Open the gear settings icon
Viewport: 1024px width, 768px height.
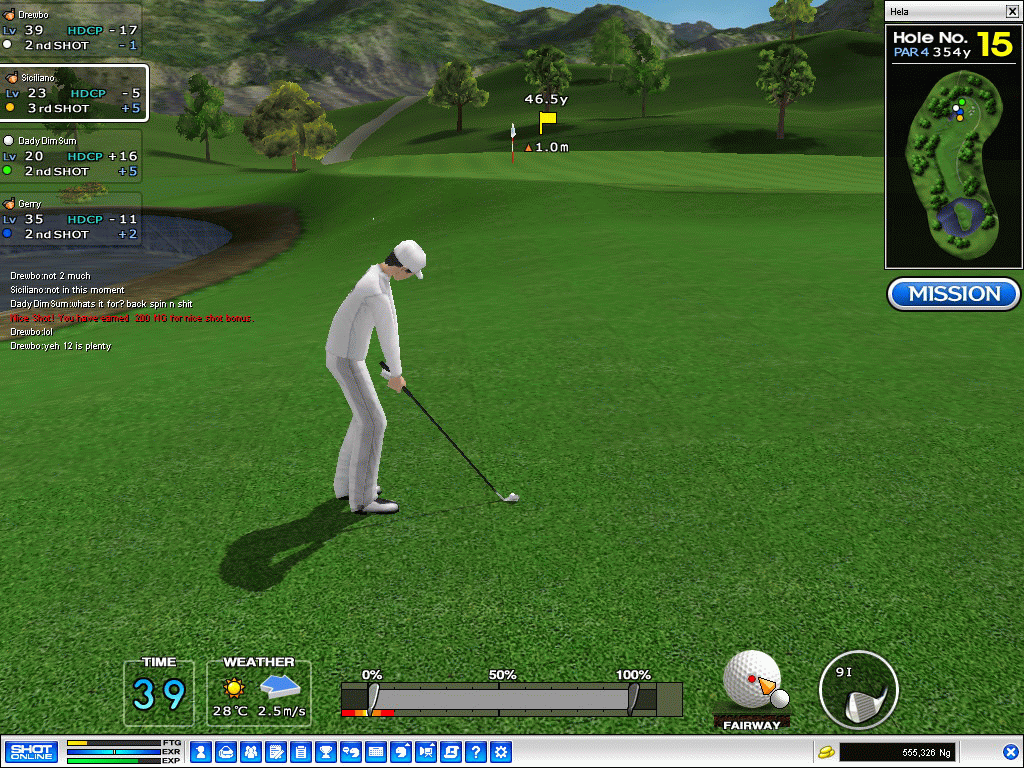pos(501,751)
